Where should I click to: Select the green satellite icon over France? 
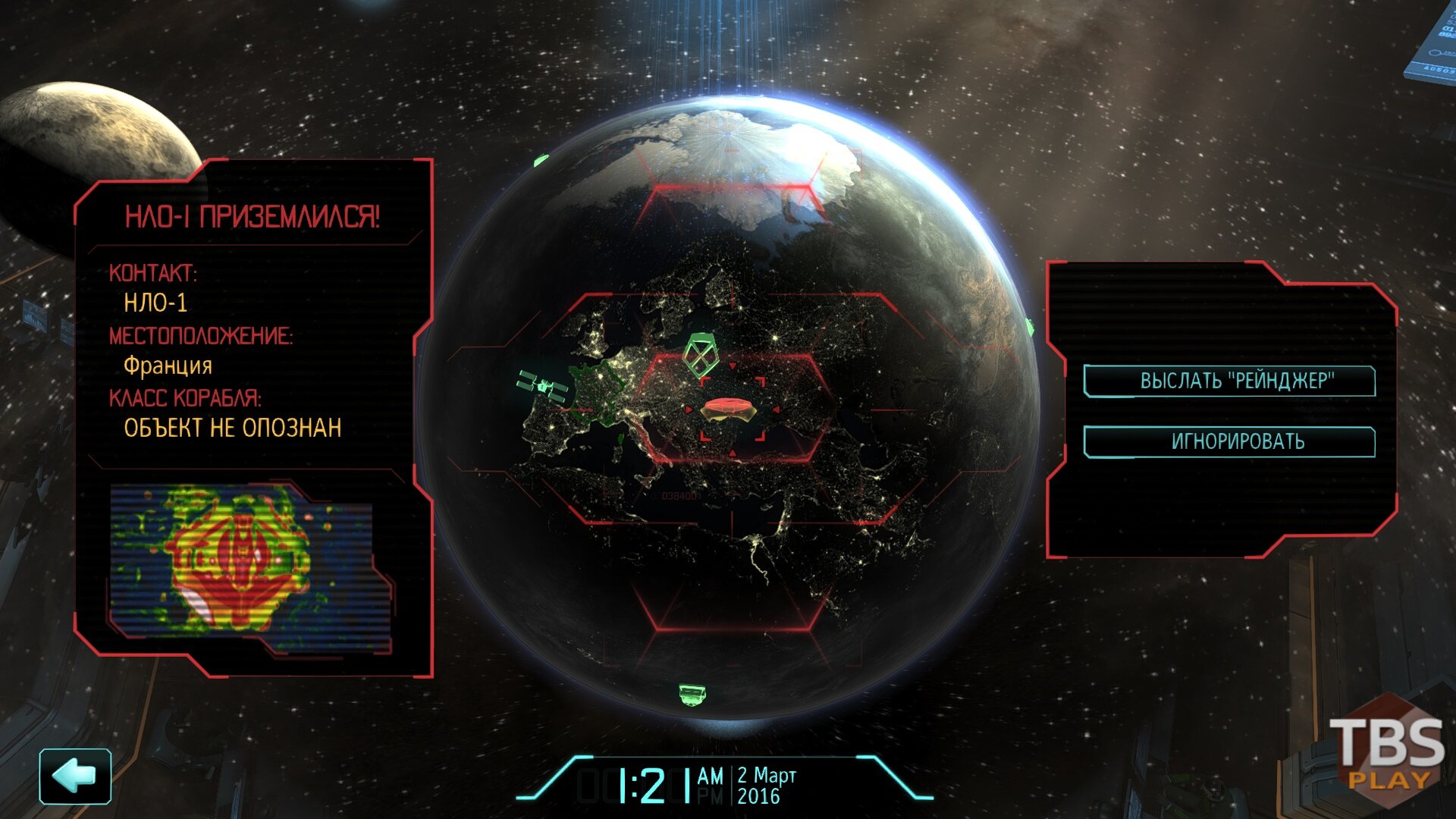click(543, 386)
